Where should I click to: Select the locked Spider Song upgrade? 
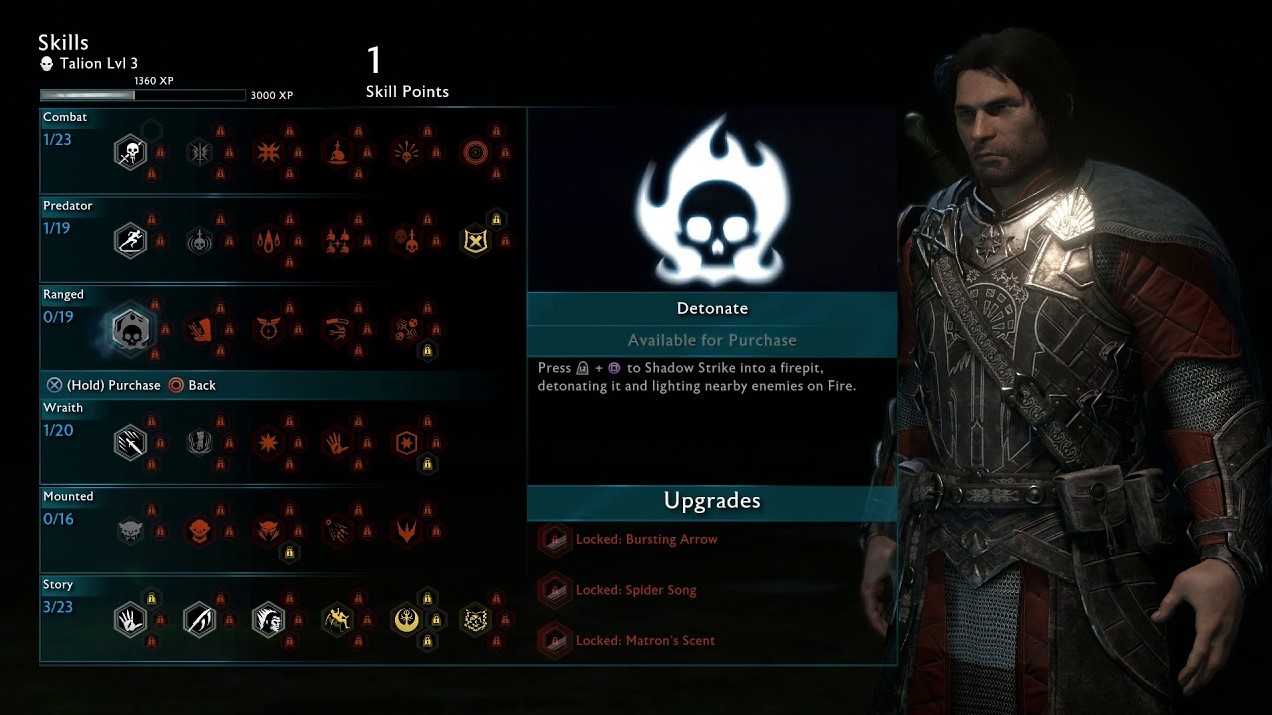click(x=636, y=590)
